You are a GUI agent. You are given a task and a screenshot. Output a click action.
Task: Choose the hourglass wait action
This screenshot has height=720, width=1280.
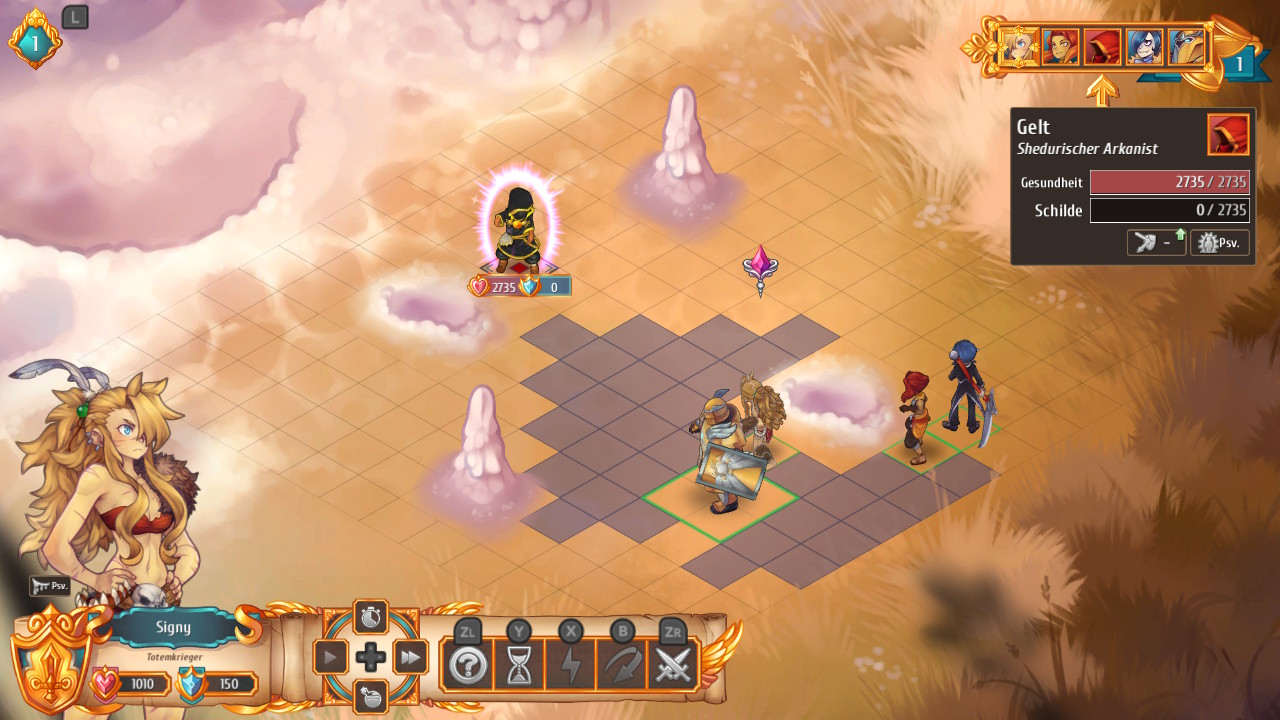(519, 665)
